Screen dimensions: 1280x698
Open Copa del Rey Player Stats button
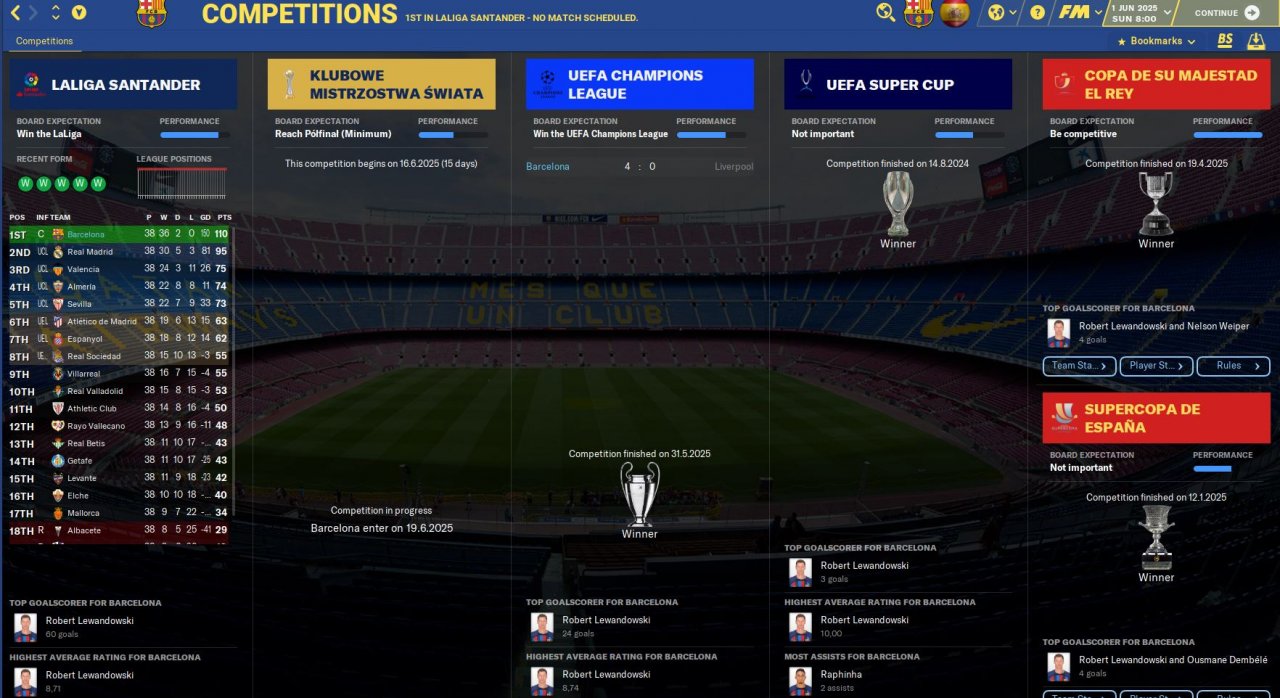point(1156,366)
